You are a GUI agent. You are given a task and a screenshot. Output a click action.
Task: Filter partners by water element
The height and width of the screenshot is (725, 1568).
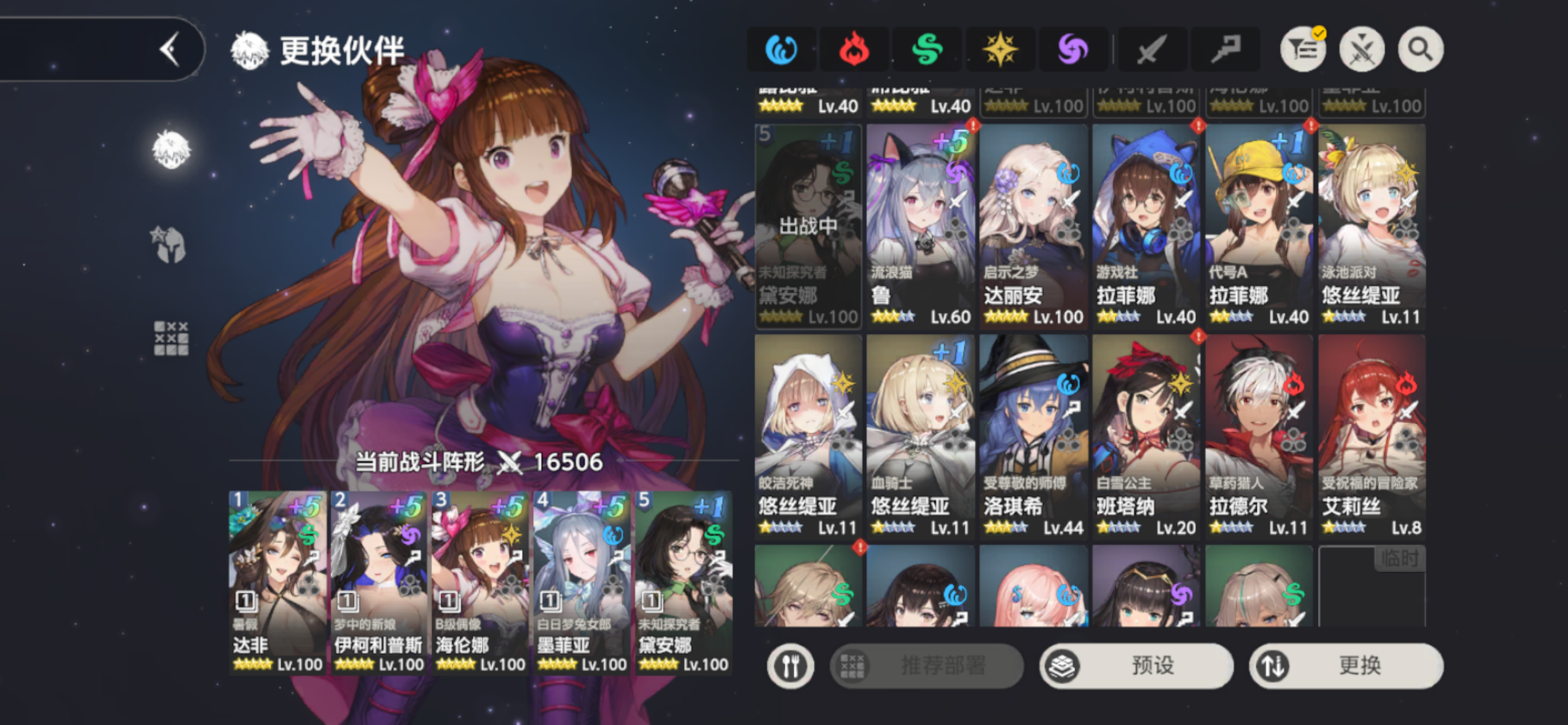tap(781, 50)
